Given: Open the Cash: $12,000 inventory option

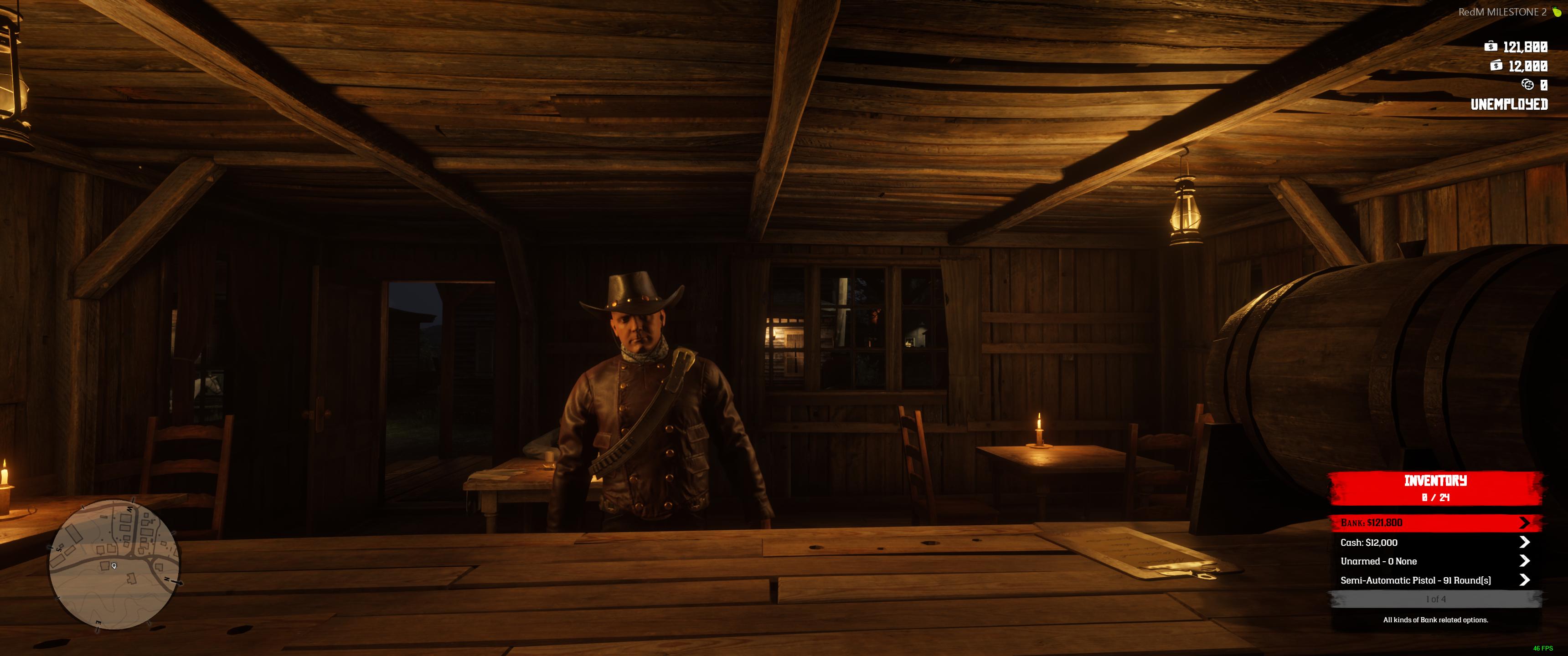Looking at the screenshot, I should 1434,542.
